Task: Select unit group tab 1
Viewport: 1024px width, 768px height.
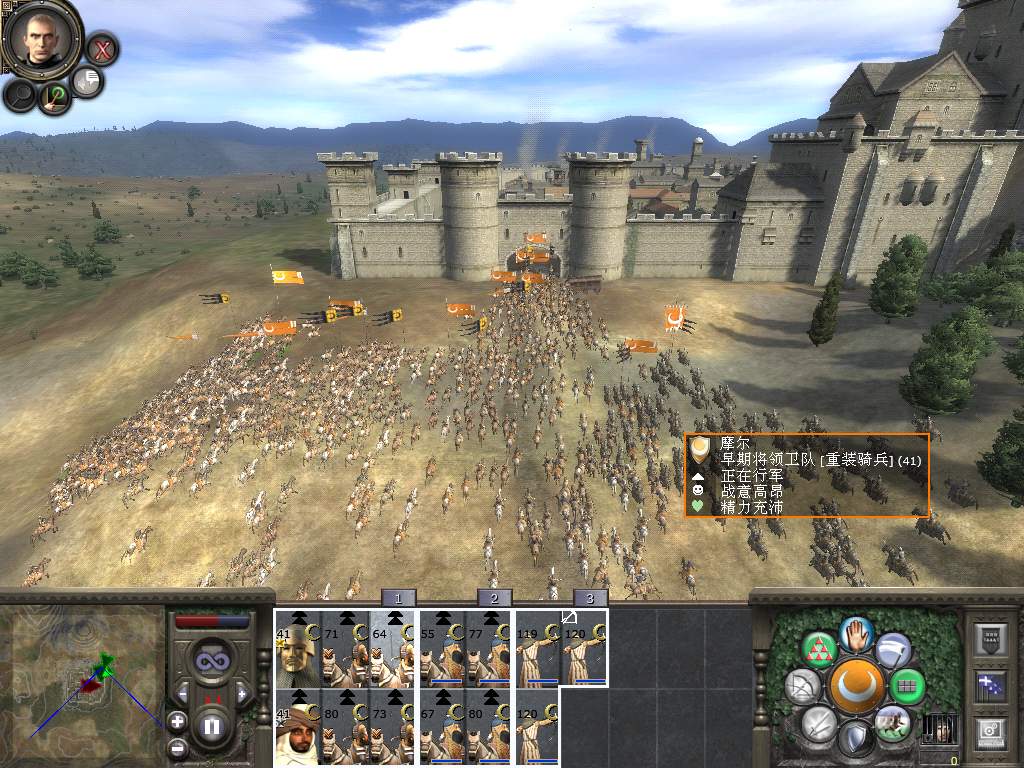Action: click(398, 598)
